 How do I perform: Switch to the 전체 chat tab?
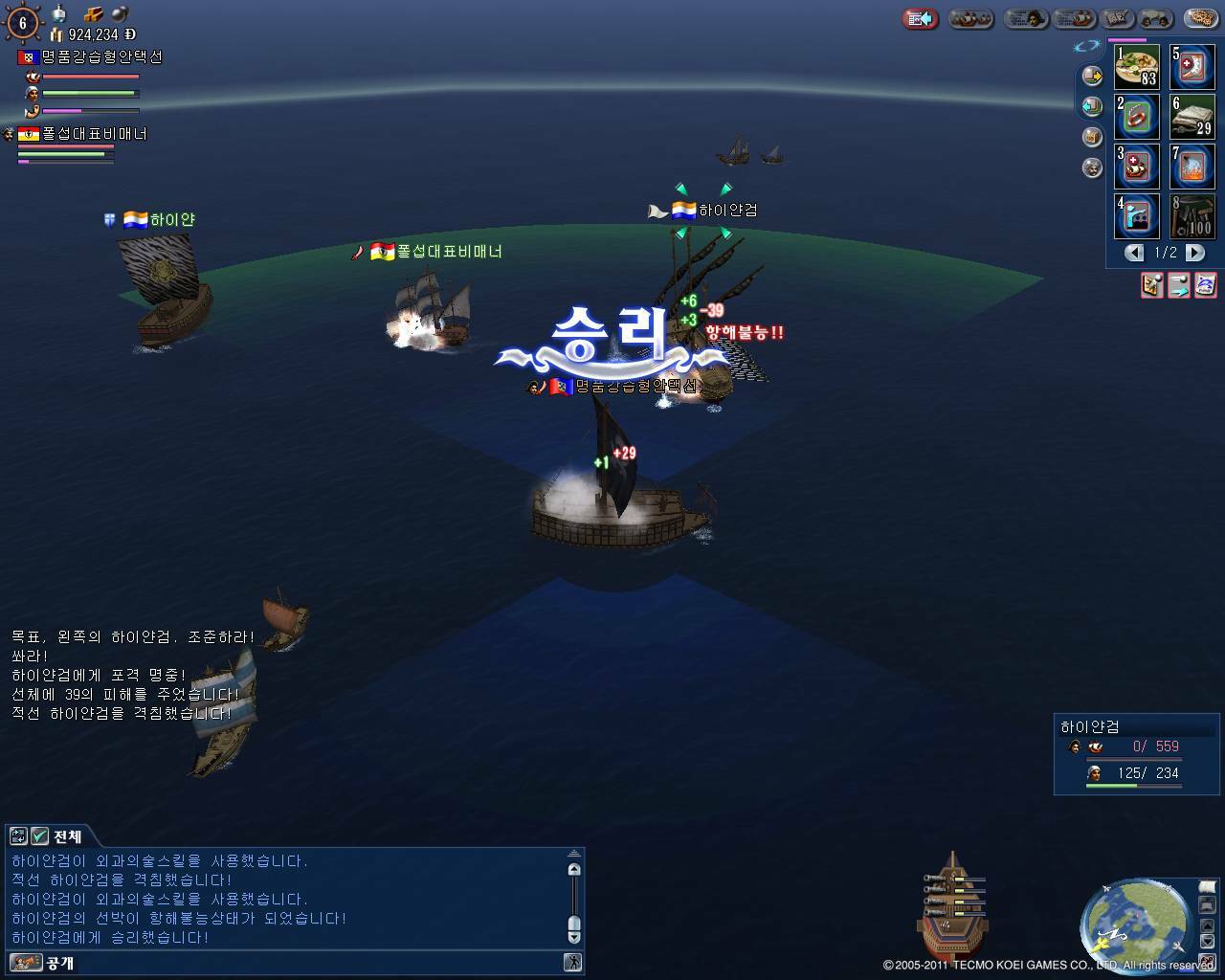pos(67,836)
